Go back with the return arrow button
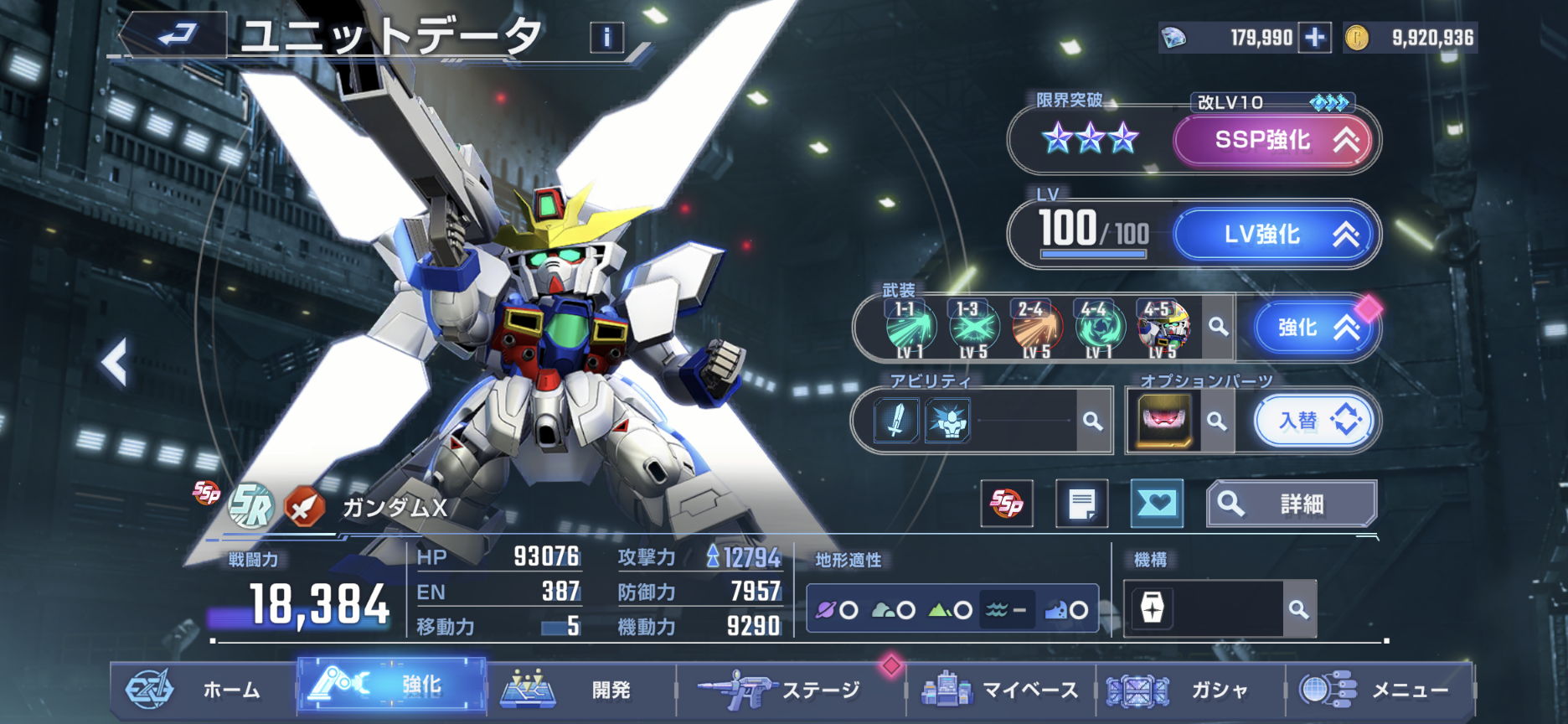1568x724 pixels. tap(174, 35)
